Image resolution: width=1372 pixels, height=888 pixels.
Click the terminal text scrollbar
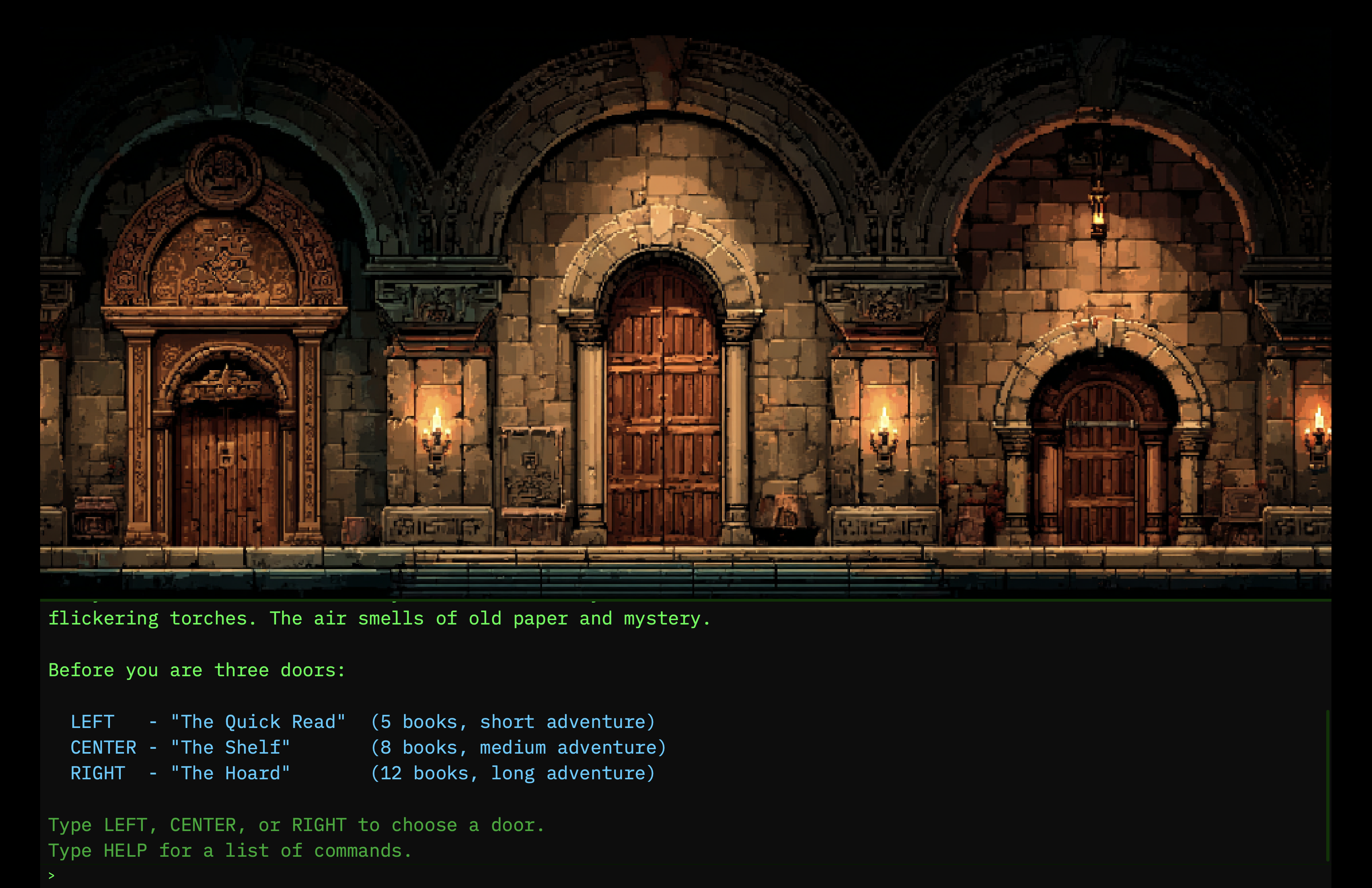1327,785
